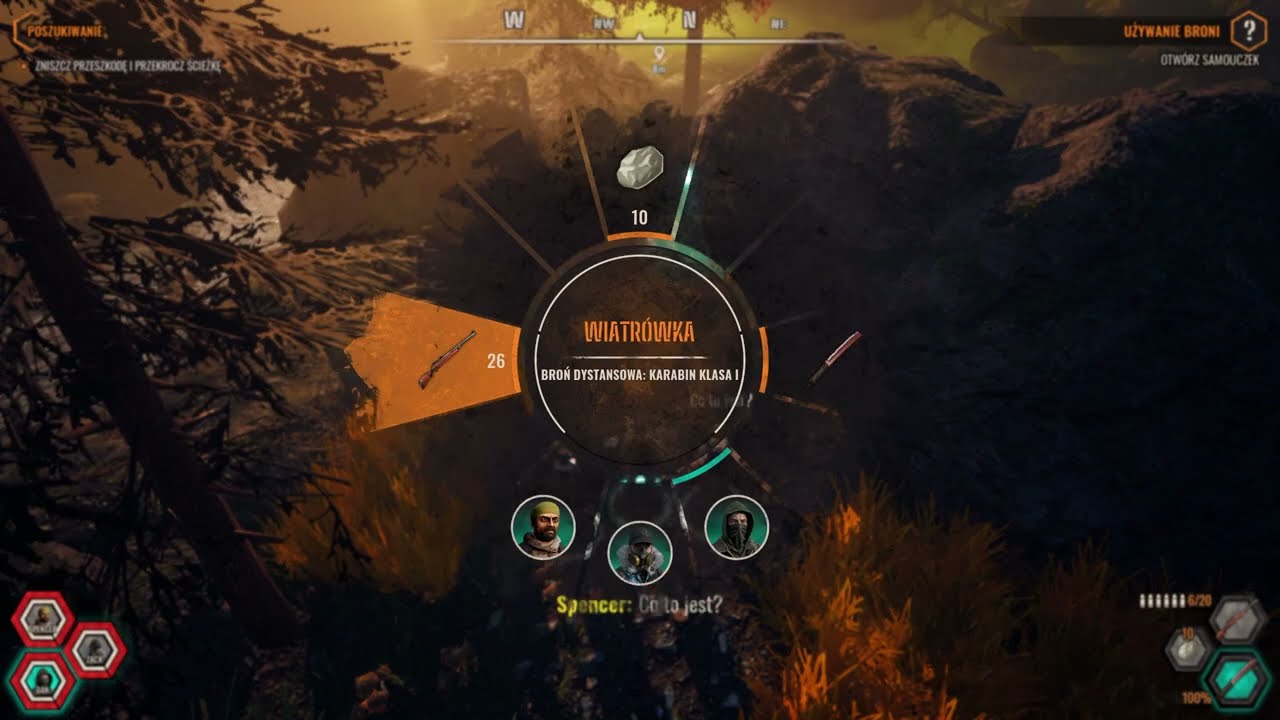Select the right red party hexagon portrait
Viewport: 1280px width, 720px height.
point(97,650)
